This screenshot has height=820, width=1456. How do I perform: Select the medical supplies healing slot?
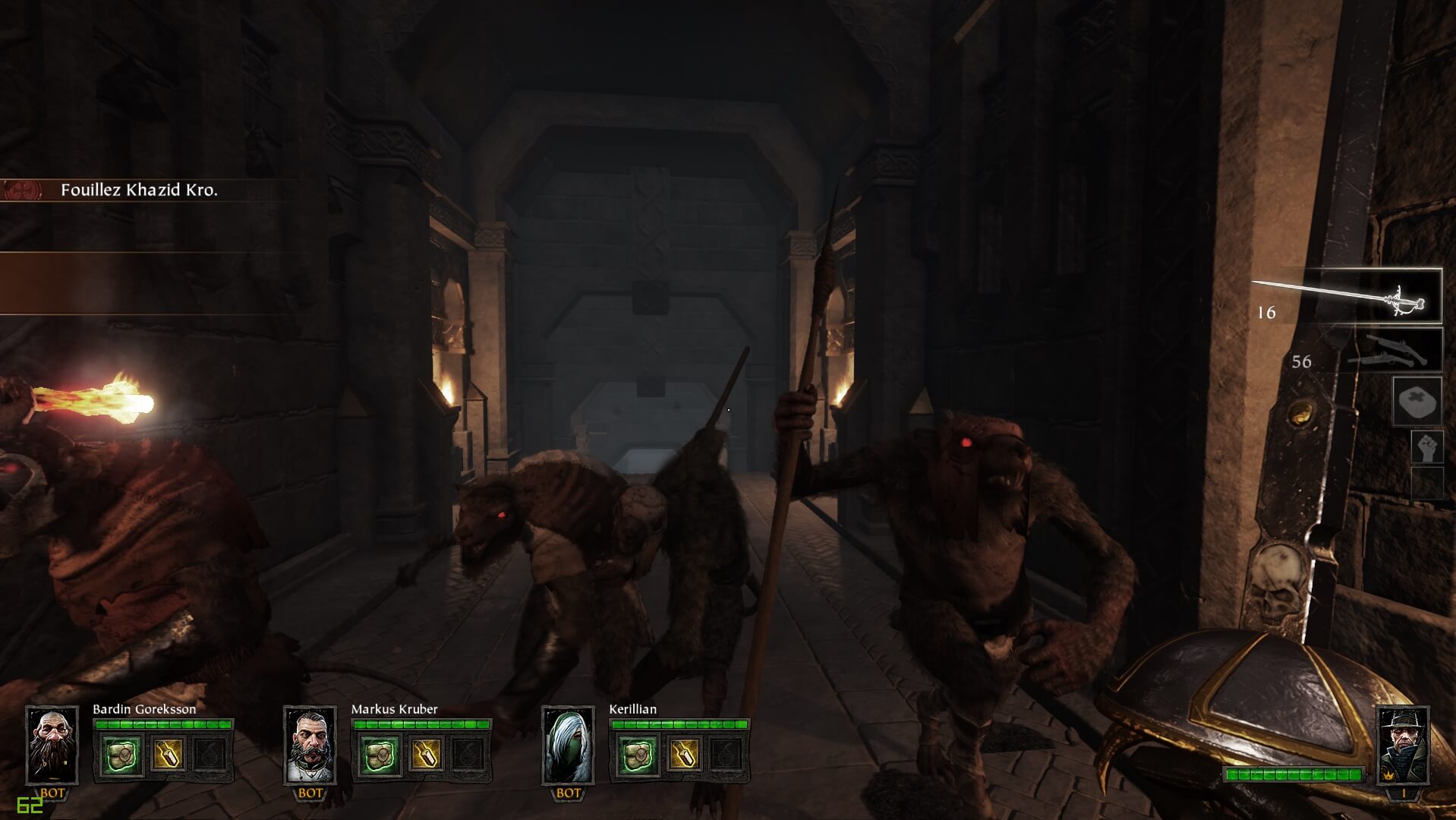coord(1417,401)
